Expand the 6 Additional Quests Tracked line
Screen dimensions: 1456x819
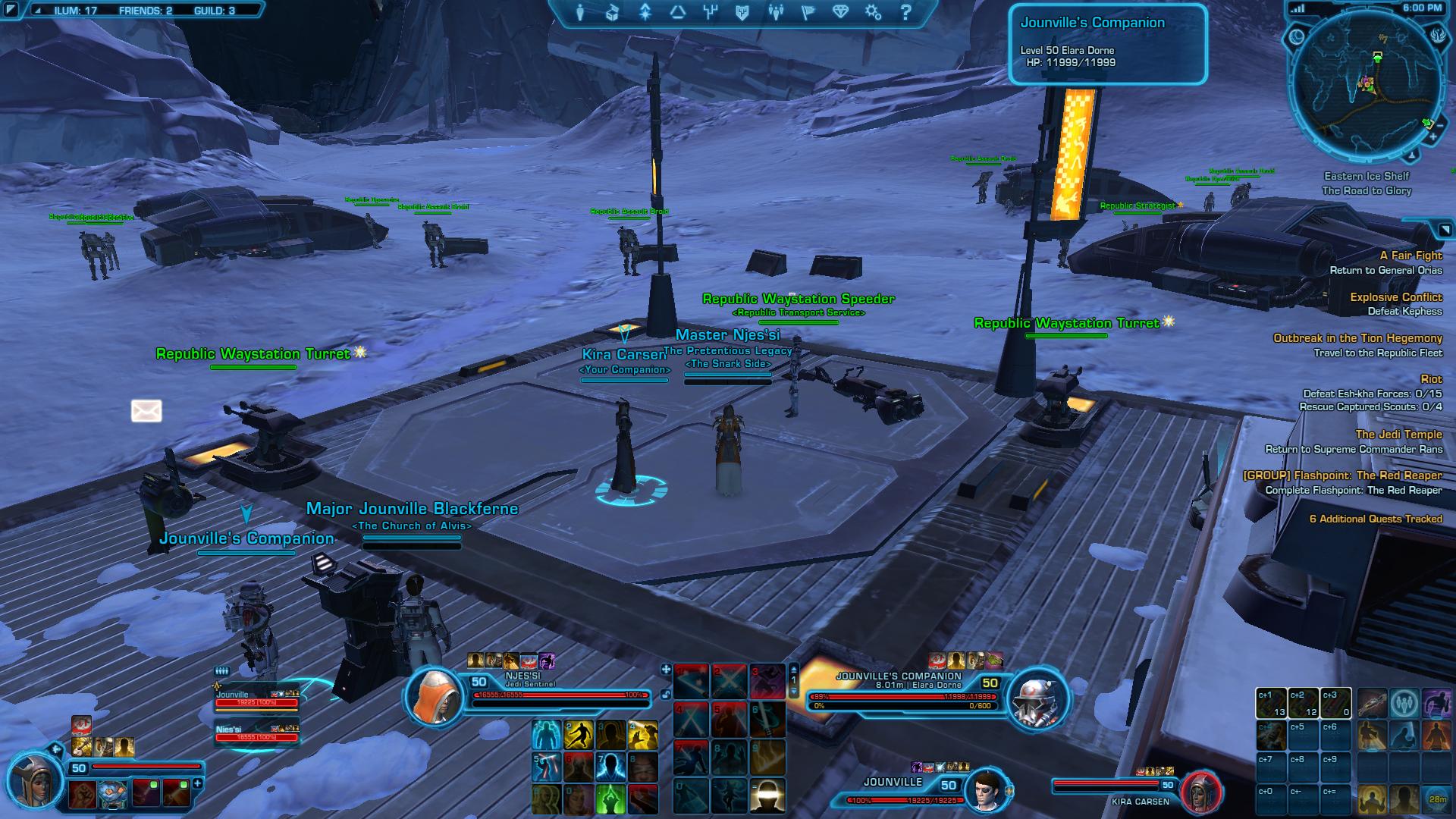point(1376,519)
